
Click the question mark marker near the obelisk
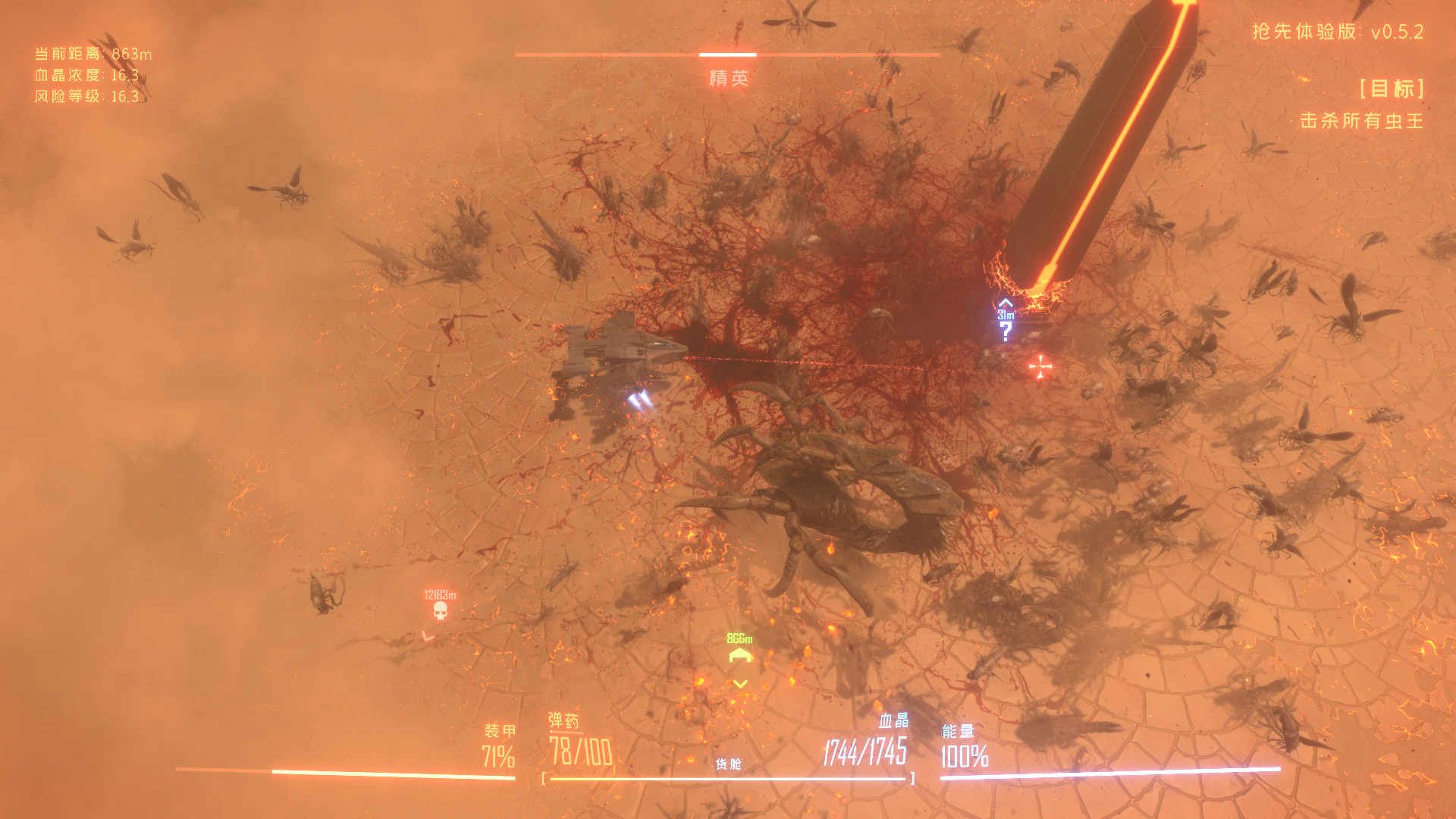[1006, 328]
